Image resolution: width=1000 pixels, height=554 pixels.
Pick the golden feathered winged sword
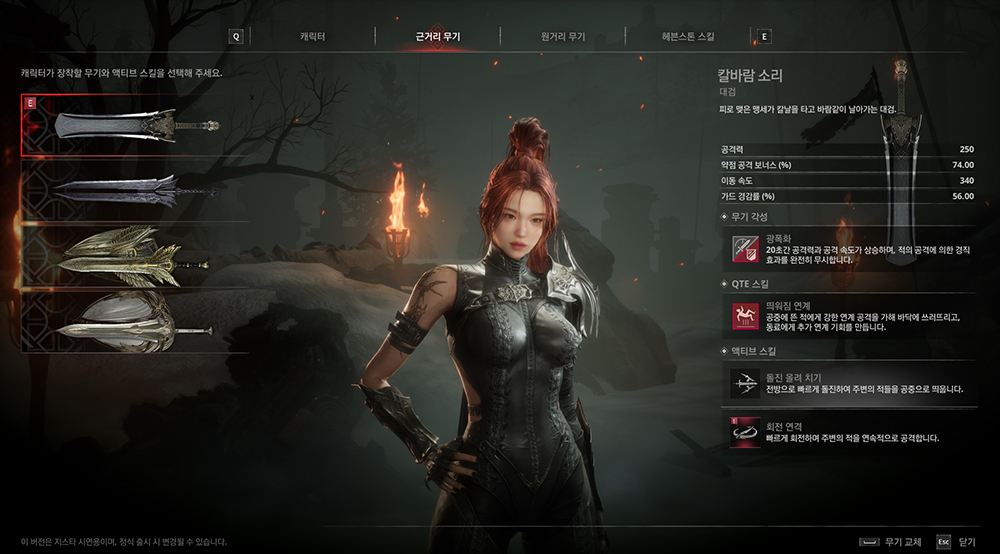pyautogui.click(x=134, y=255)
